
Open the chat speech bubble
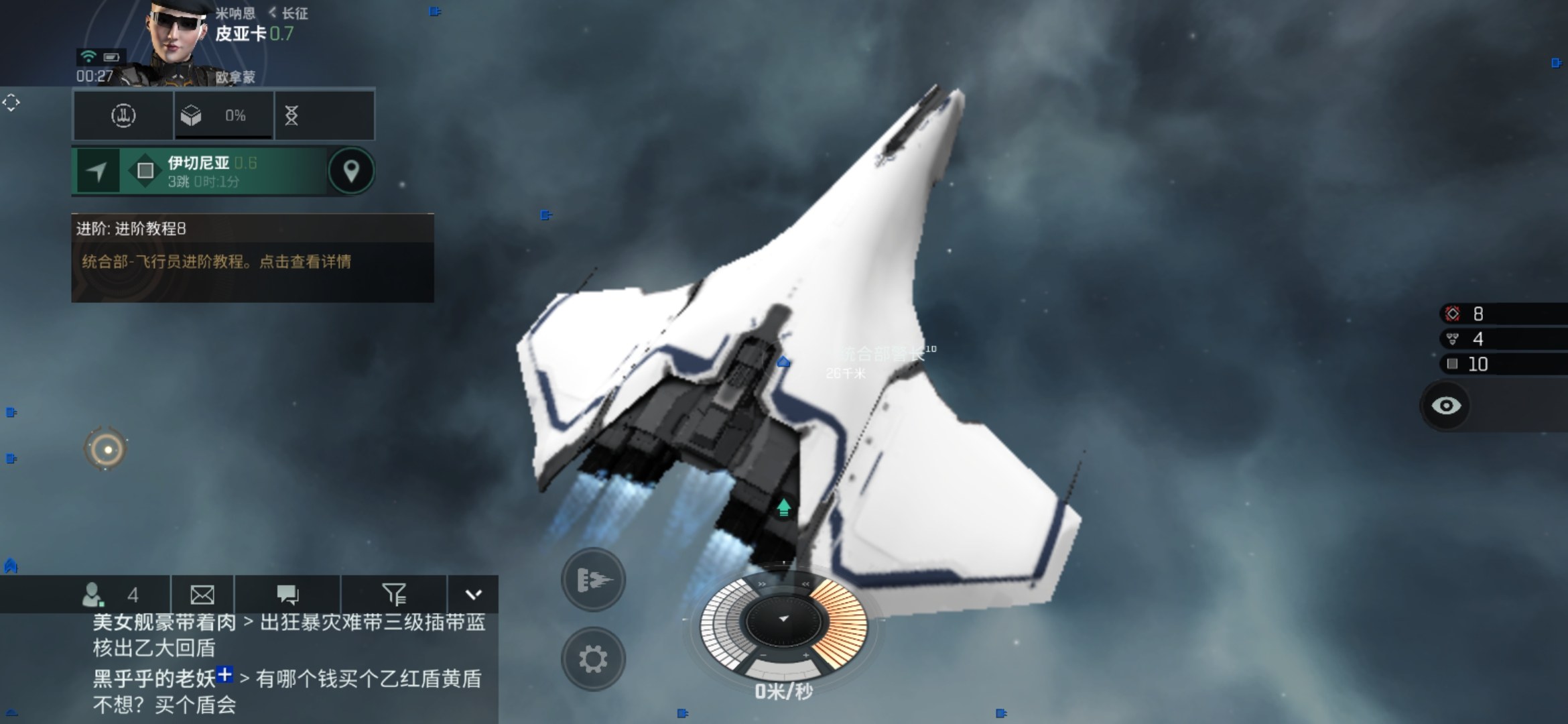click(x=287, y=595)
